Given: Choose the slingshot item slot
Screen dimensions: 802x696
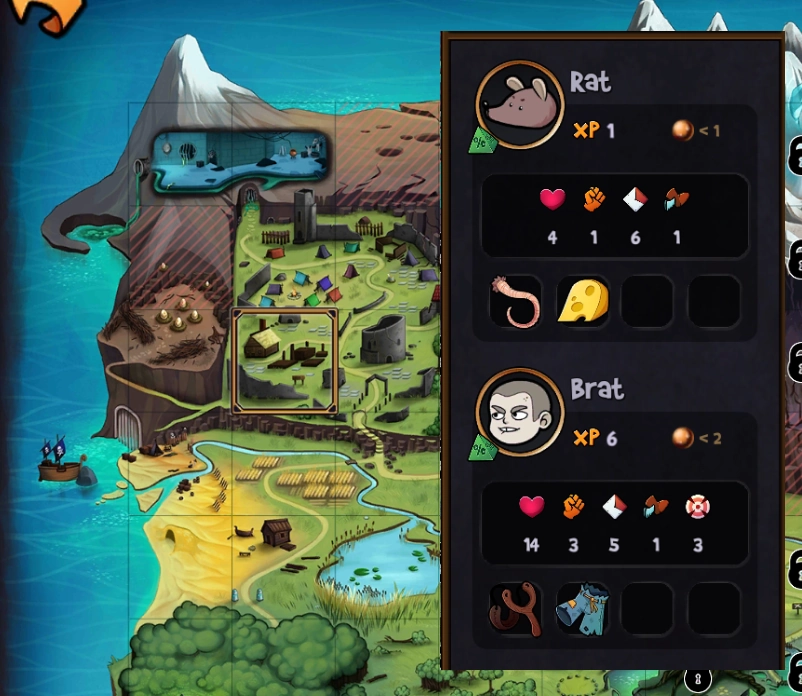Looking at the screenshot, I should (x=516, y=609).
